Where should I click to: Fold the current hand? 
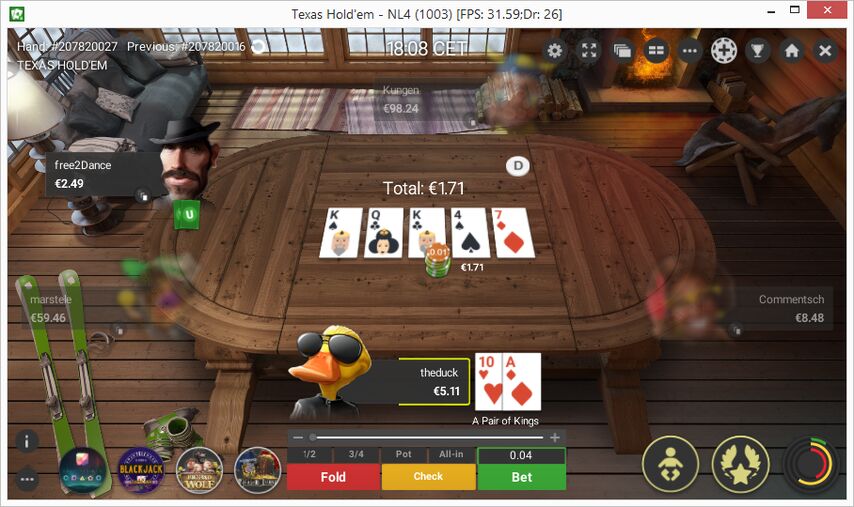pos(333,477)
